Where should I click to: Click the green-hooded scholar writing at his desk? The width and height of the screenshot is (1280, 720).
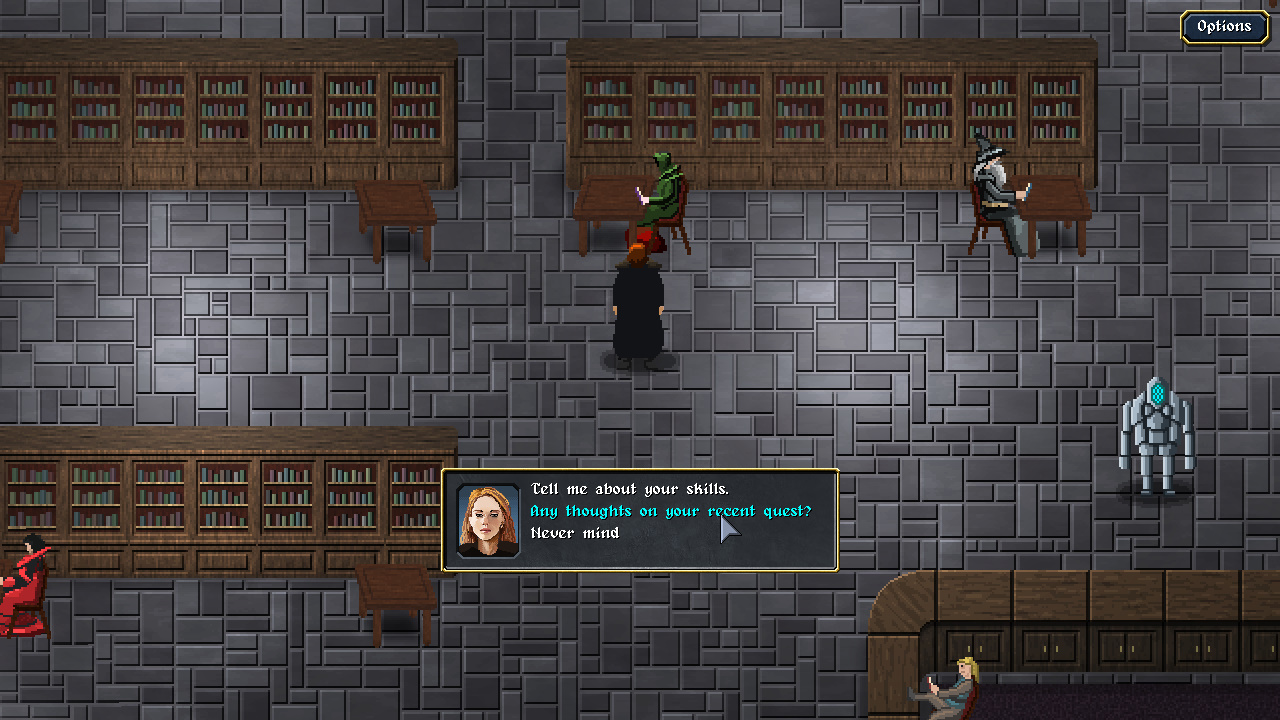664,190
